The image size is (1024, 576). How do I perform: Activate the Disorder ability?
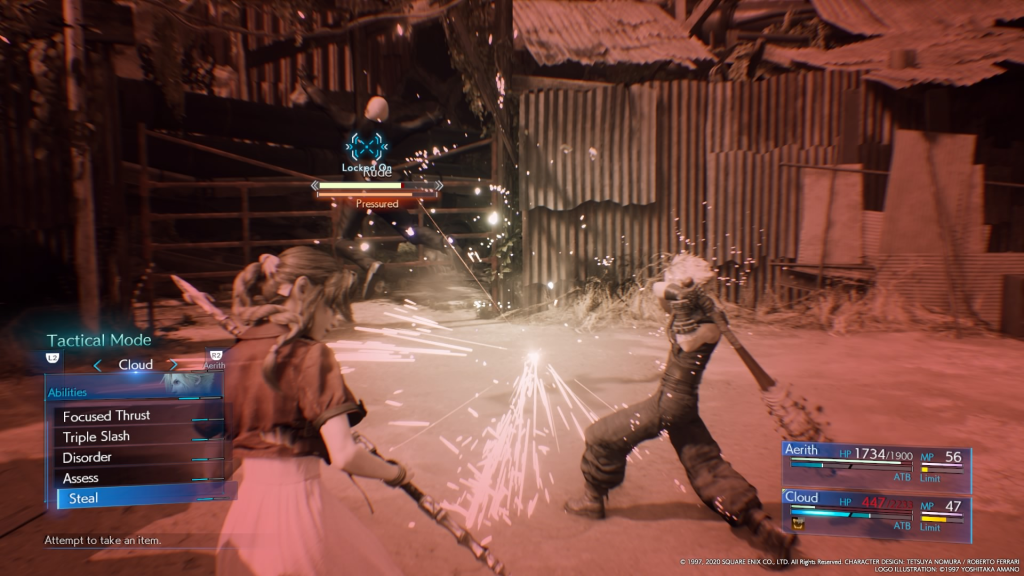click(87, 457)
